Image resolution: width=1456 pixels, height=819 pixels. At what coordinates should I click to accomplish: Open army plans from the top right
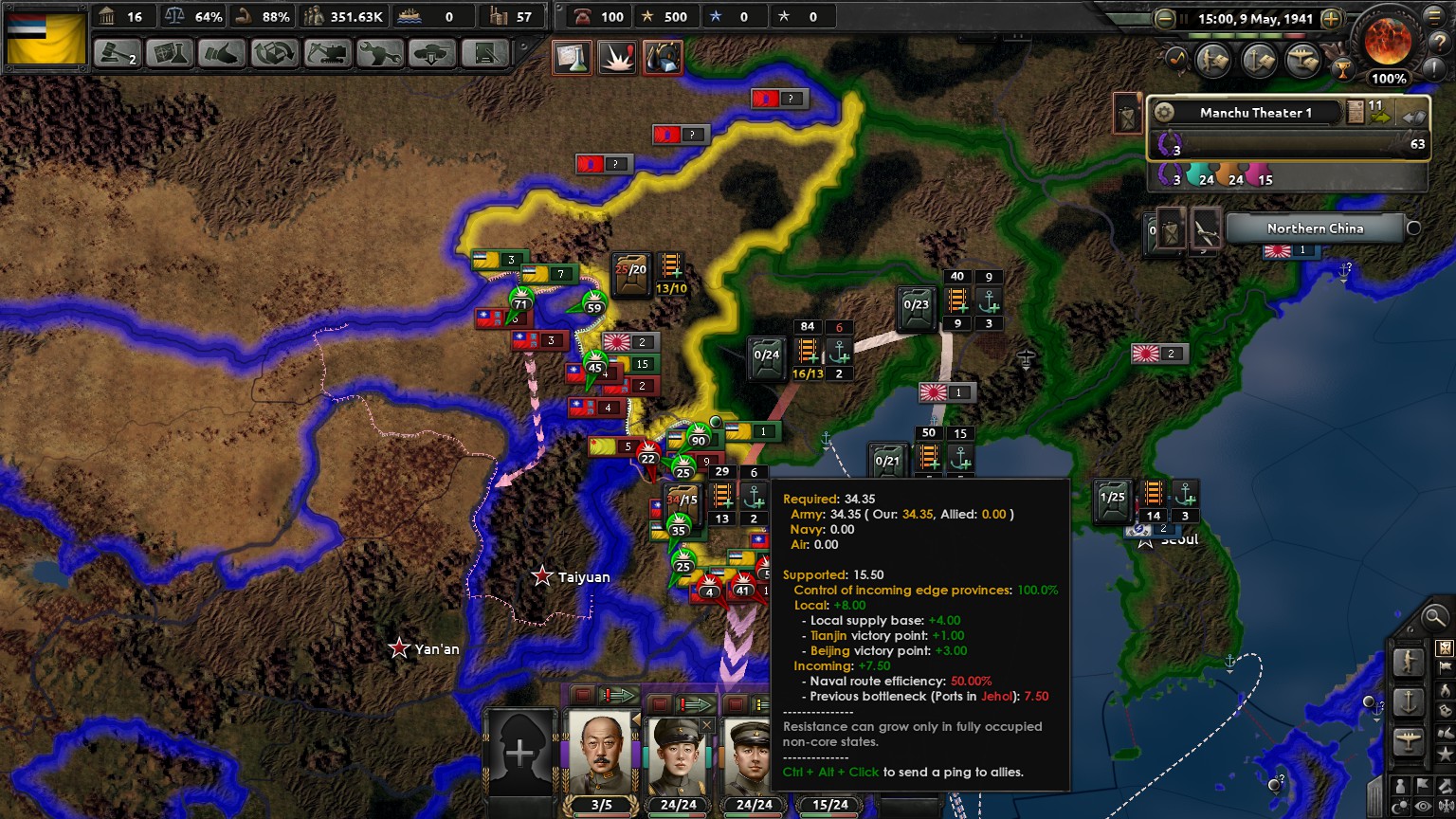click(1214, 60)
